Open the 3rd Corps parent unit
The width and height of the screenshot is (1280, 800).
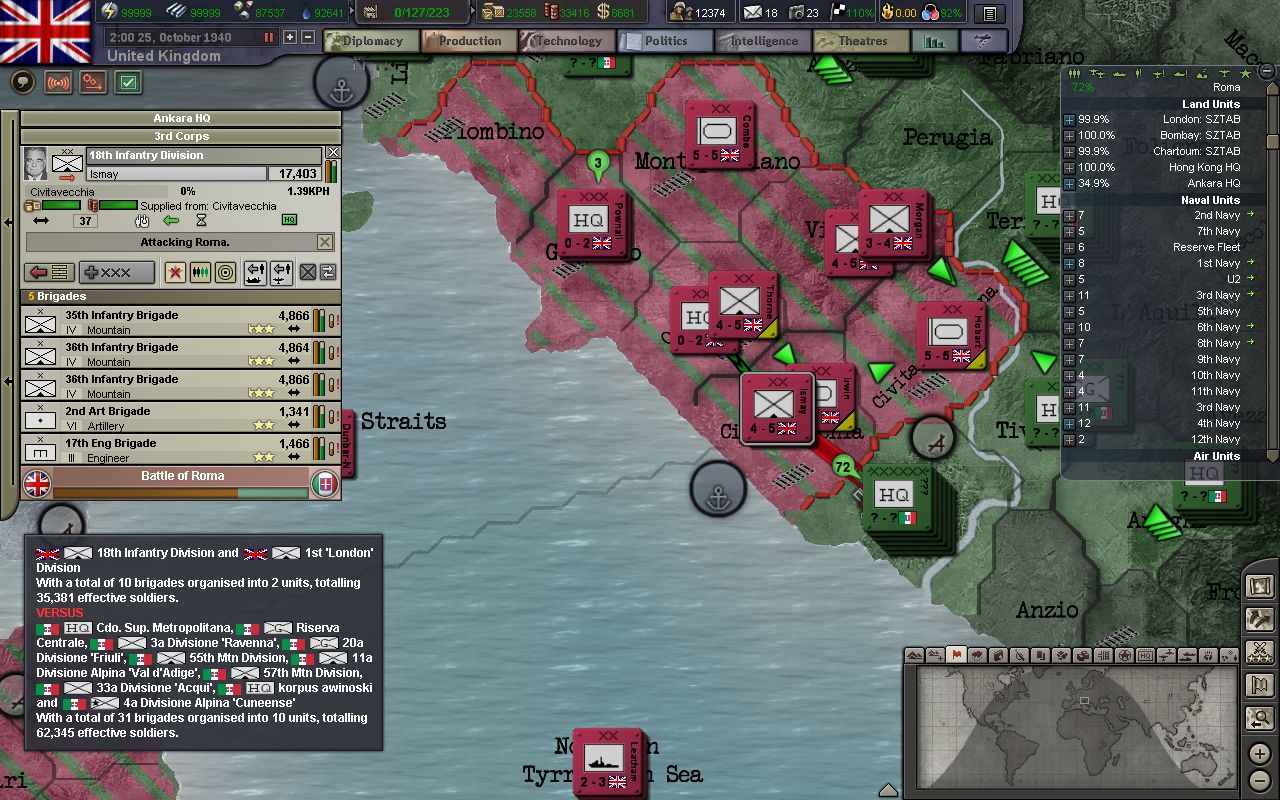(x=181, y=136)
